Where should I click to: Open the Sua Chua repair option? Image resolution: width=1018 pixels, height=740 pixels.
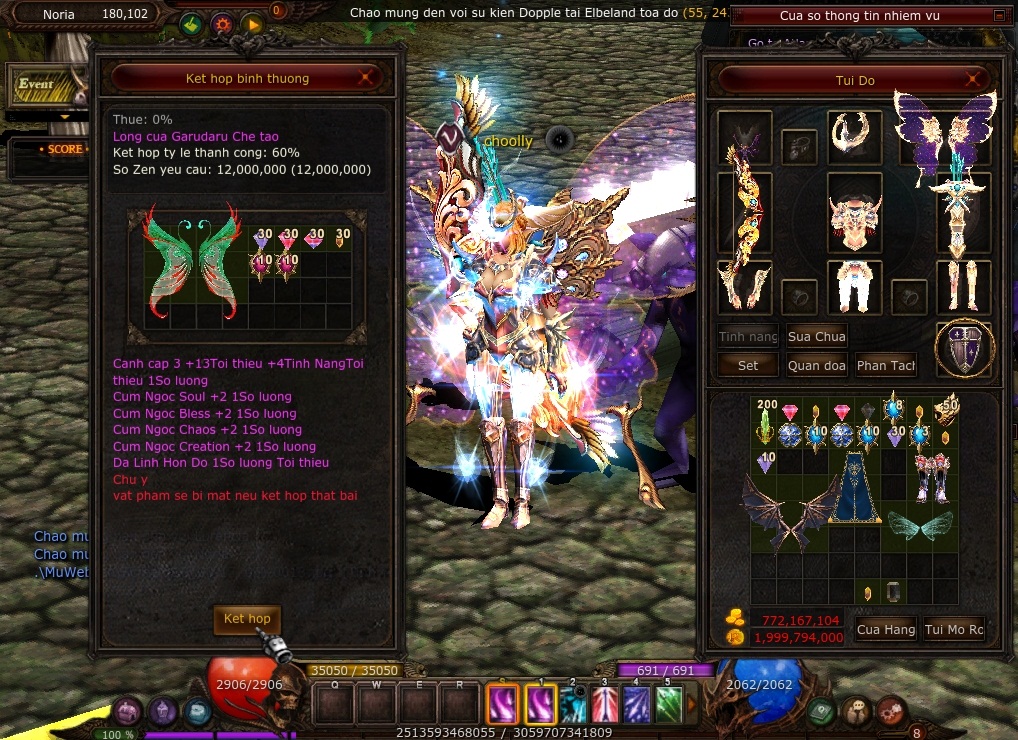tap(816, 337)
